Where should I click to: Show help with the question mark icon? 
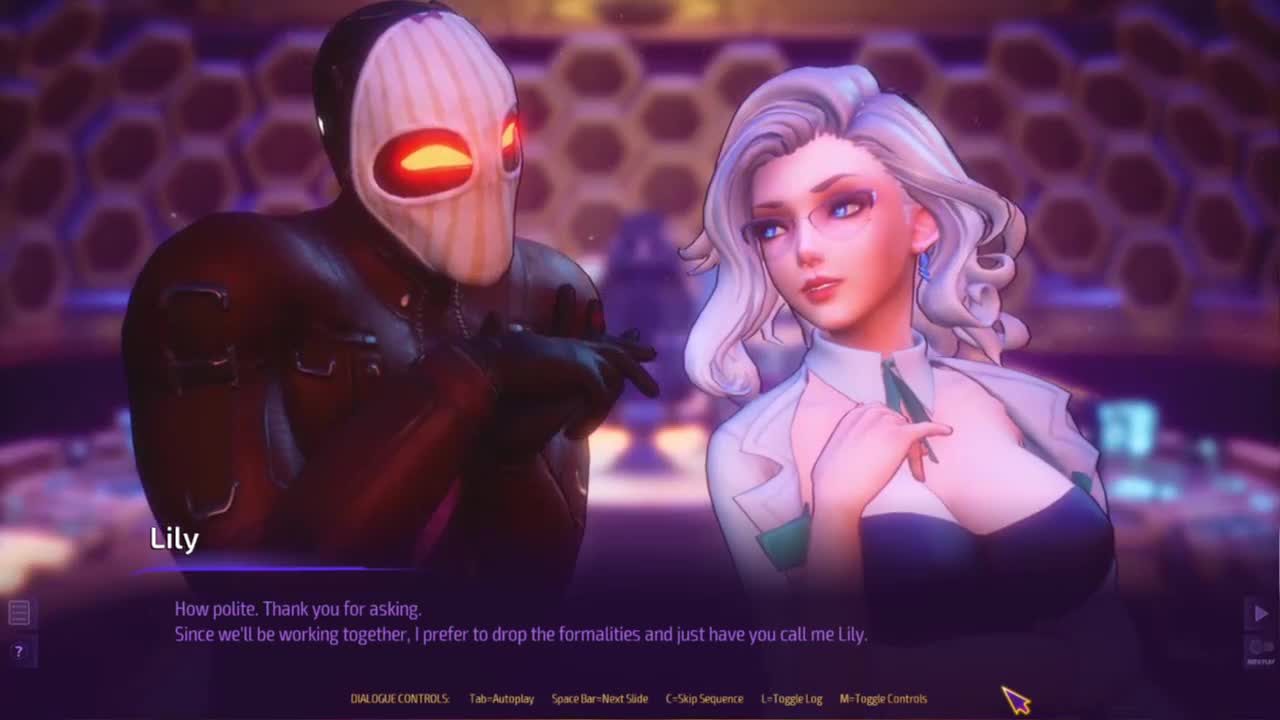coord(19,651)
